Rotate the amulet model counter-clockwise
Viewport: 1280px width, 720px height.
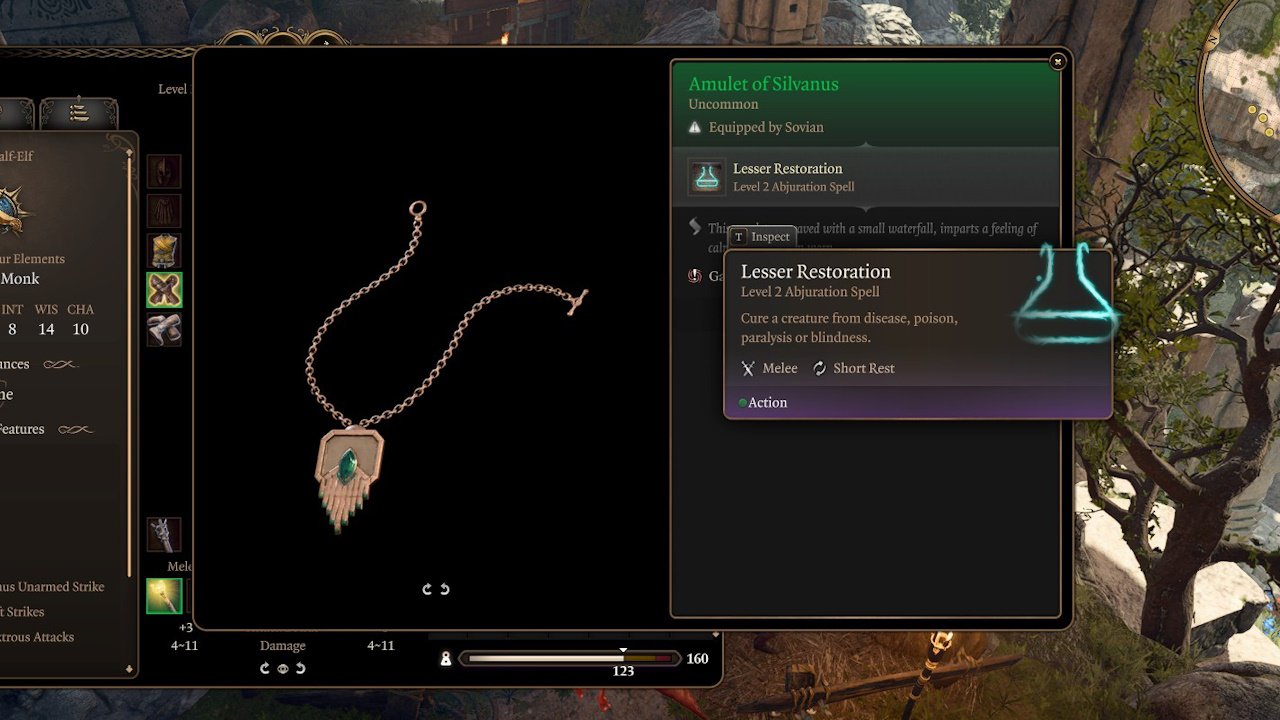point(445,589)
